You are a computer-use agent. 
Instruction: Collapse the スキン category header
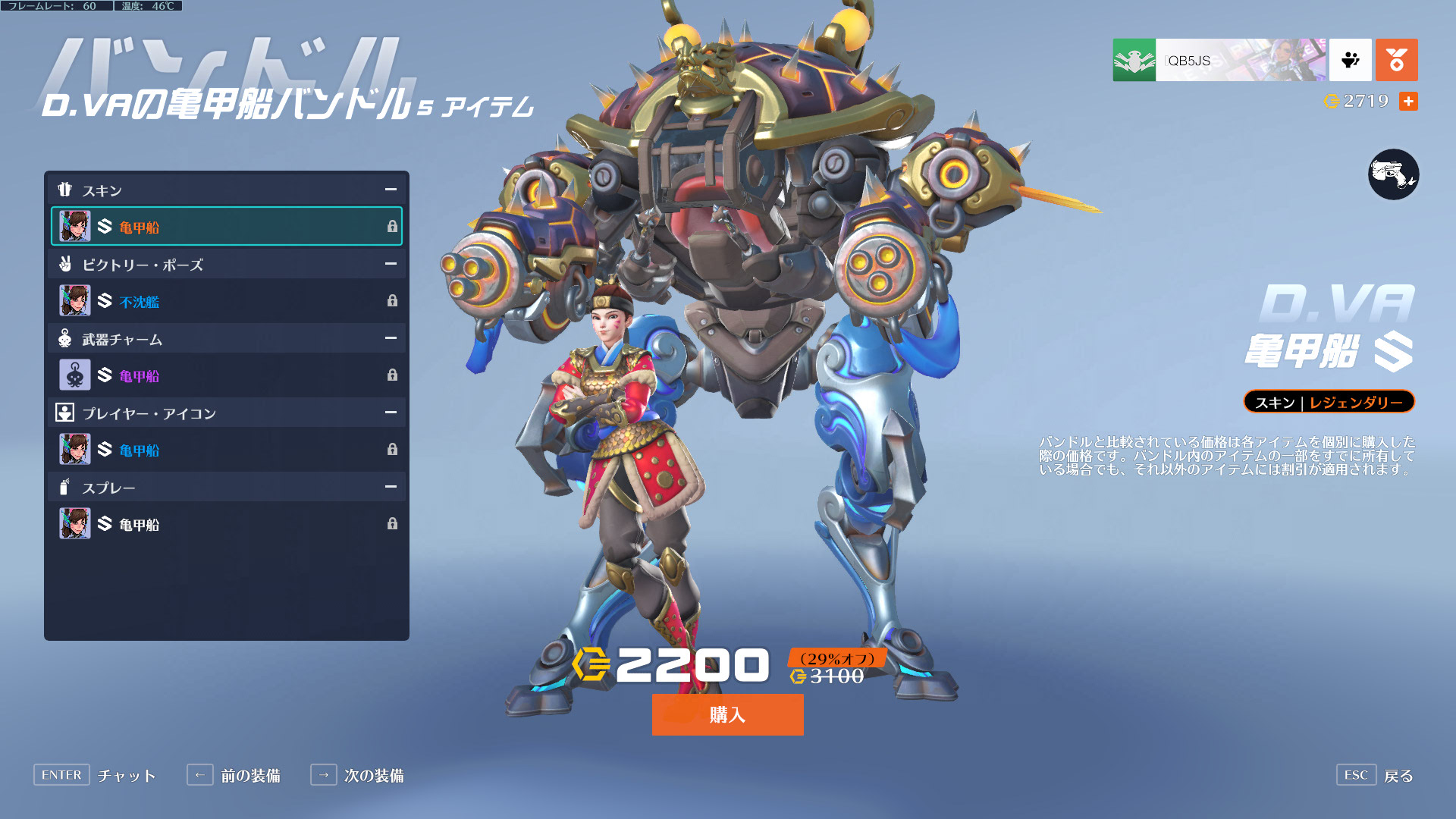(391, 190)
